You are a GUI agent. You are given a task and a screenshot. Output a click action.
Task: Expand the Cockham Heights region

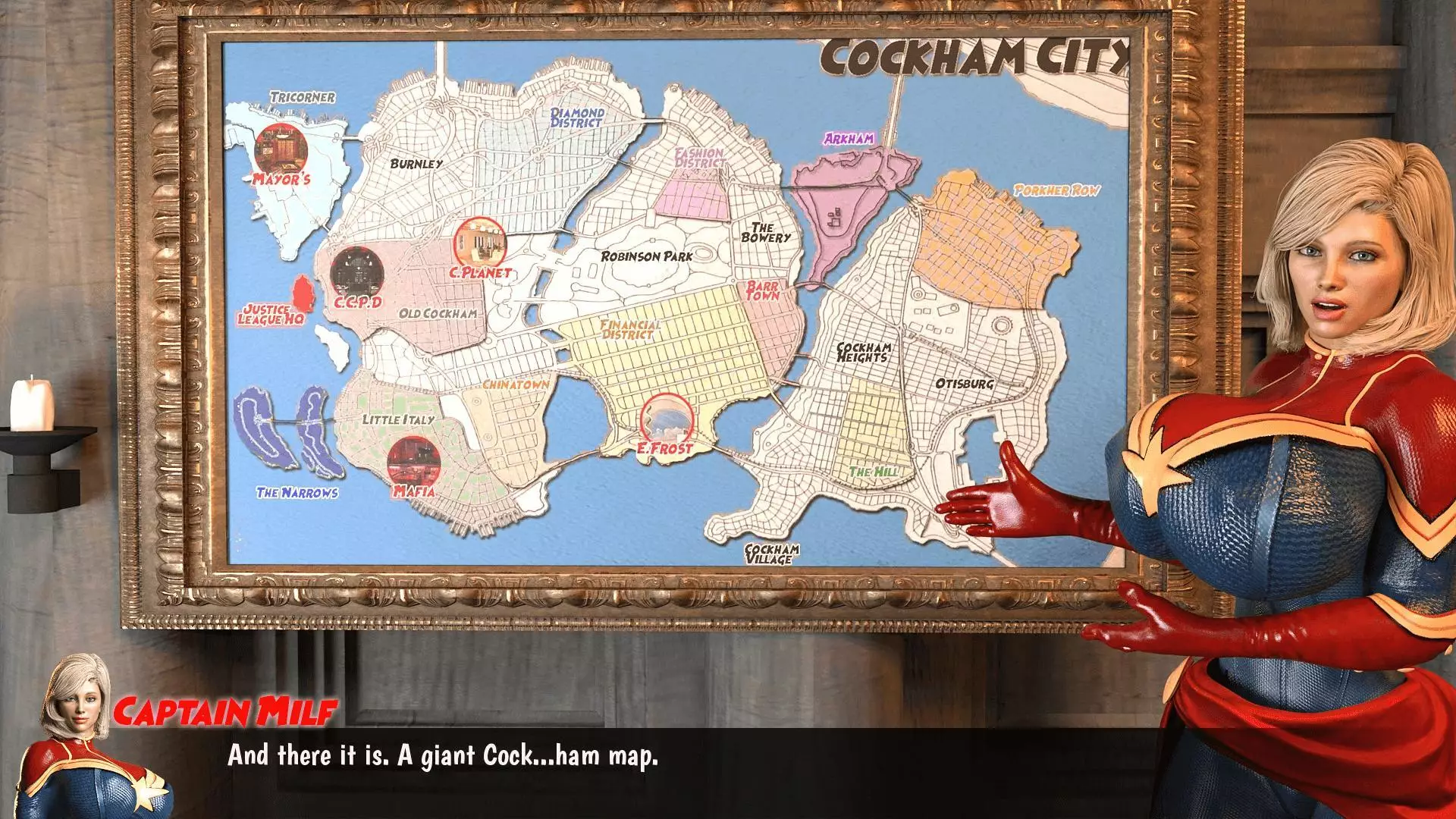(x=864, y=353)
